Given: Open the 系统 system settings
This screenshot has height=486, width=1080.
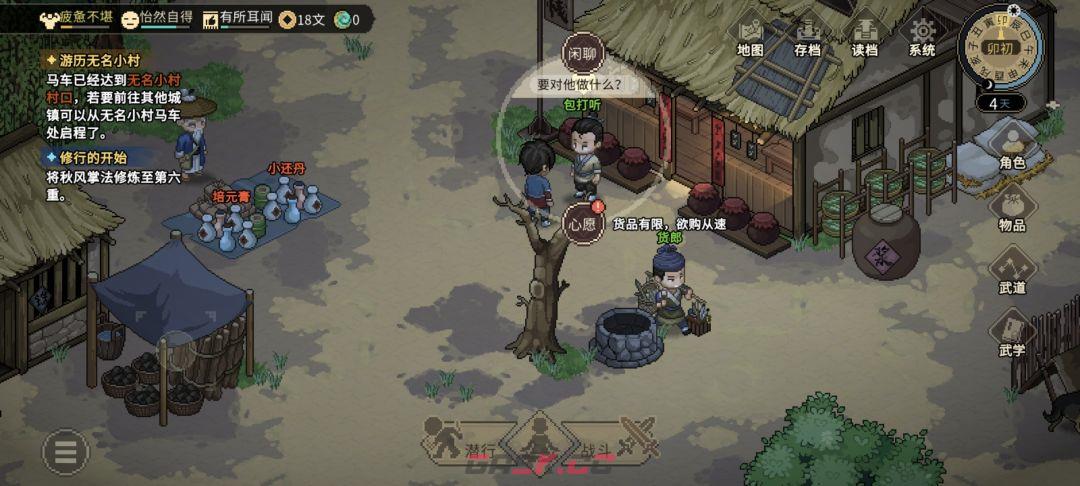Looking at the screenshot, I should (x=922, y=37).
